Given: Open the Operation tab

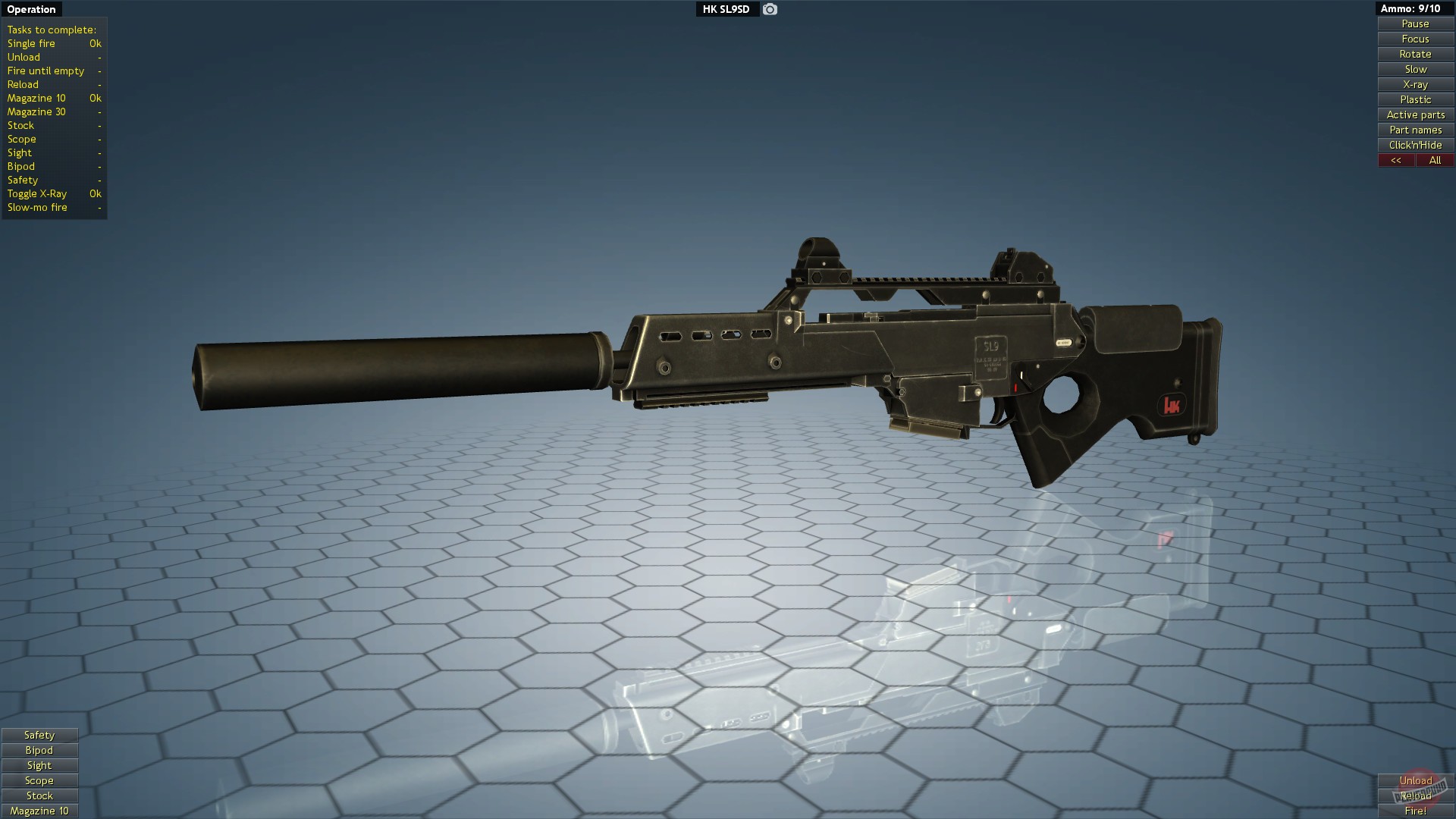Looking at the screenshot, I should 32,9.
